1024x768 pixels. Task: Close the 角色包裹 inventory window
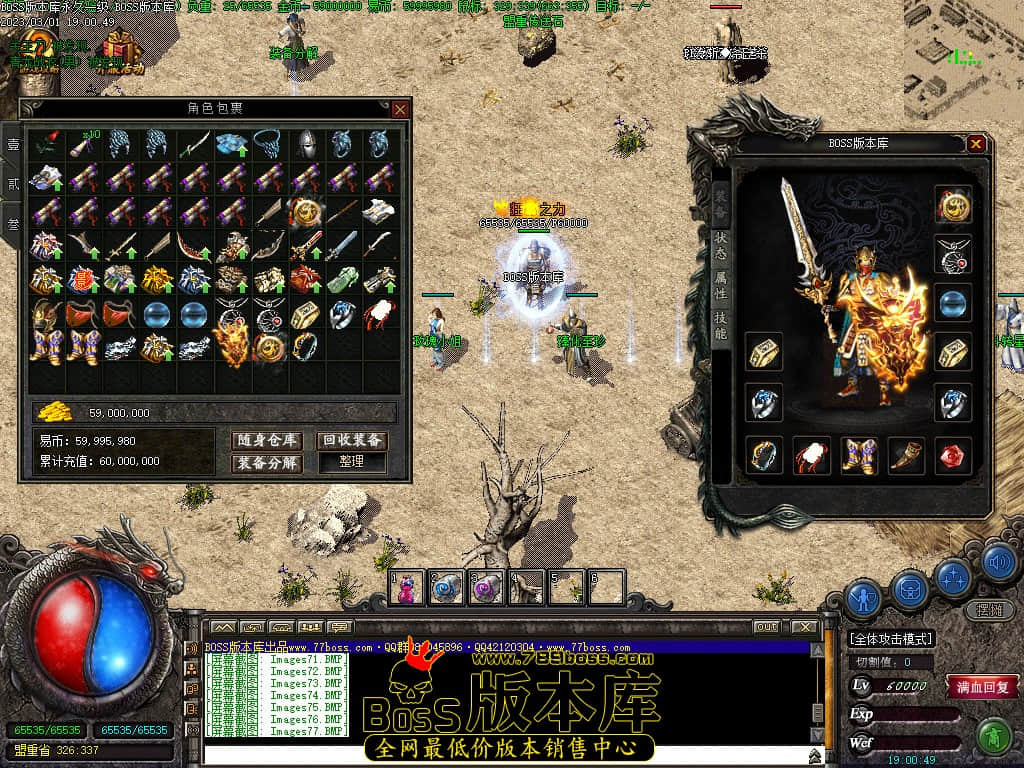pos(400,109)
